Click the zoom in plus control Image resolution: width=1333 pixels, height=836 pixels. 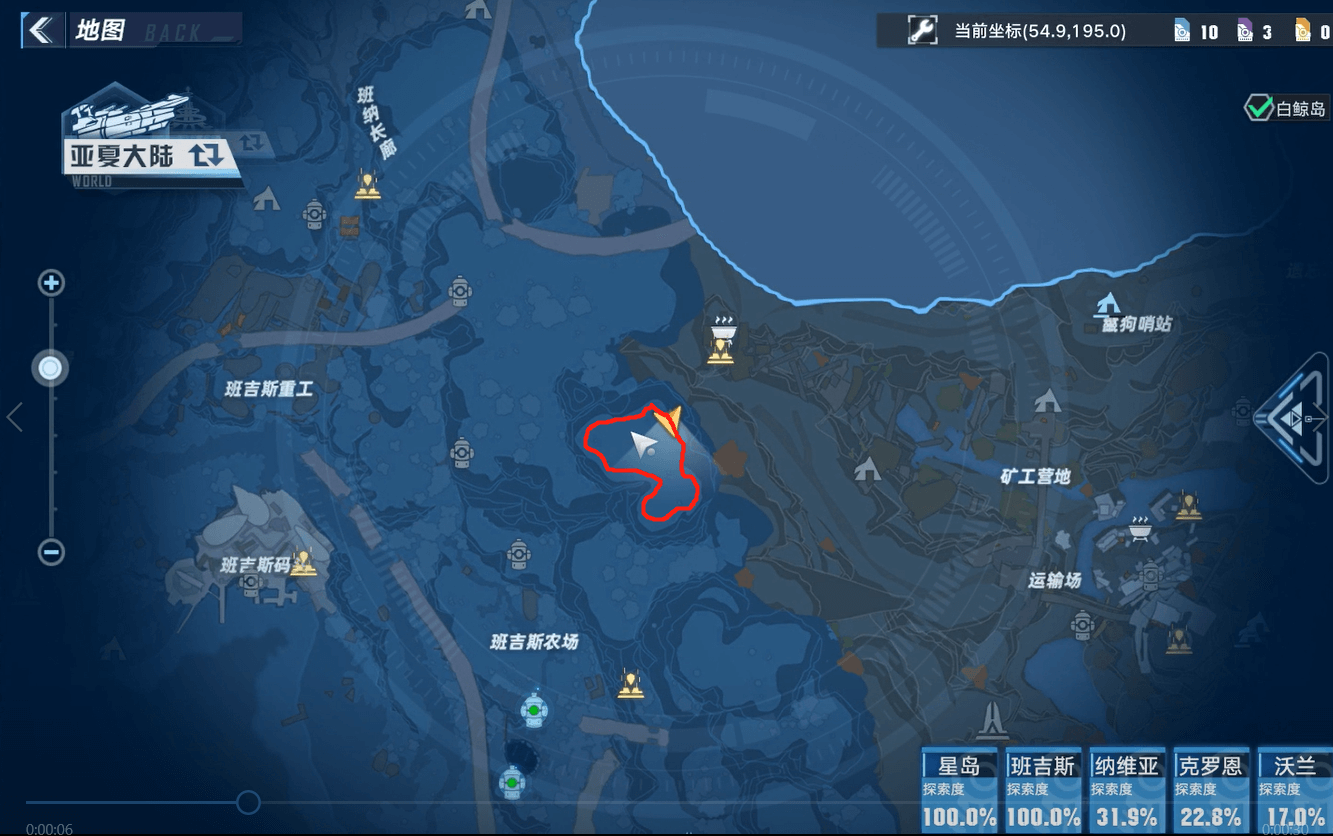click(50, 283)
